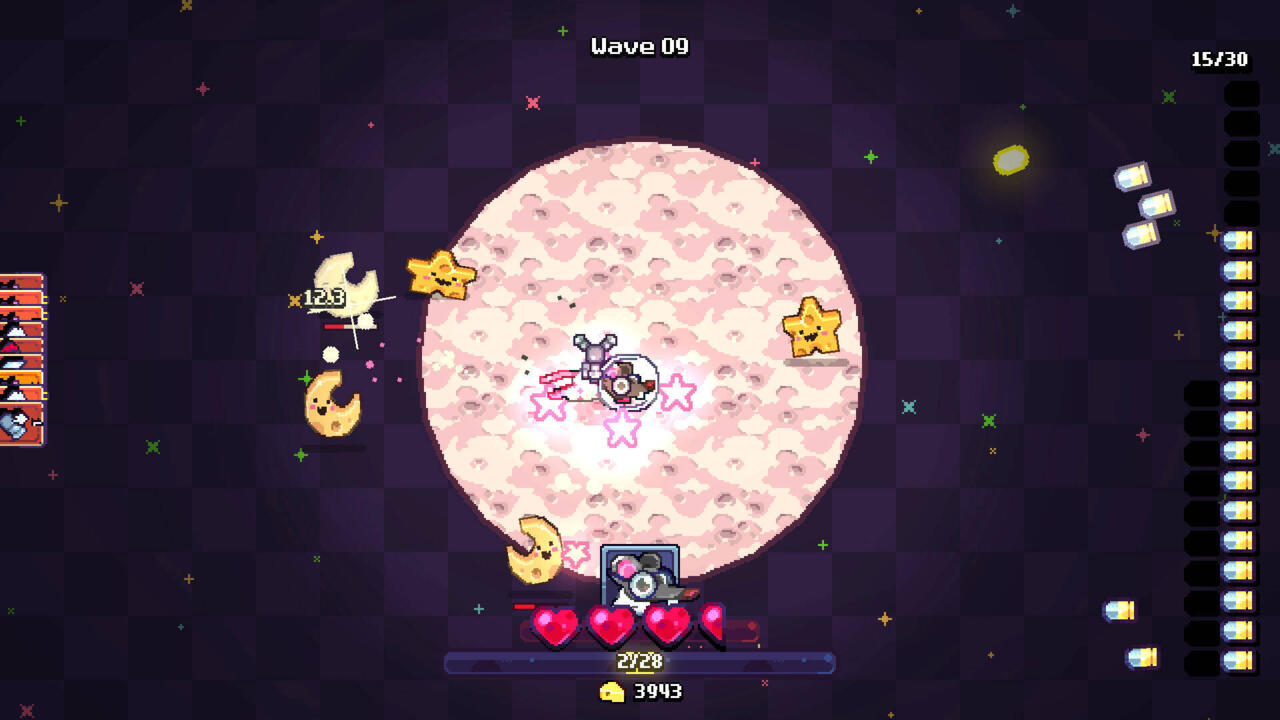Select the gray canister item card
This screenshot has width=1280, height=720.
[x=20, y=425]
